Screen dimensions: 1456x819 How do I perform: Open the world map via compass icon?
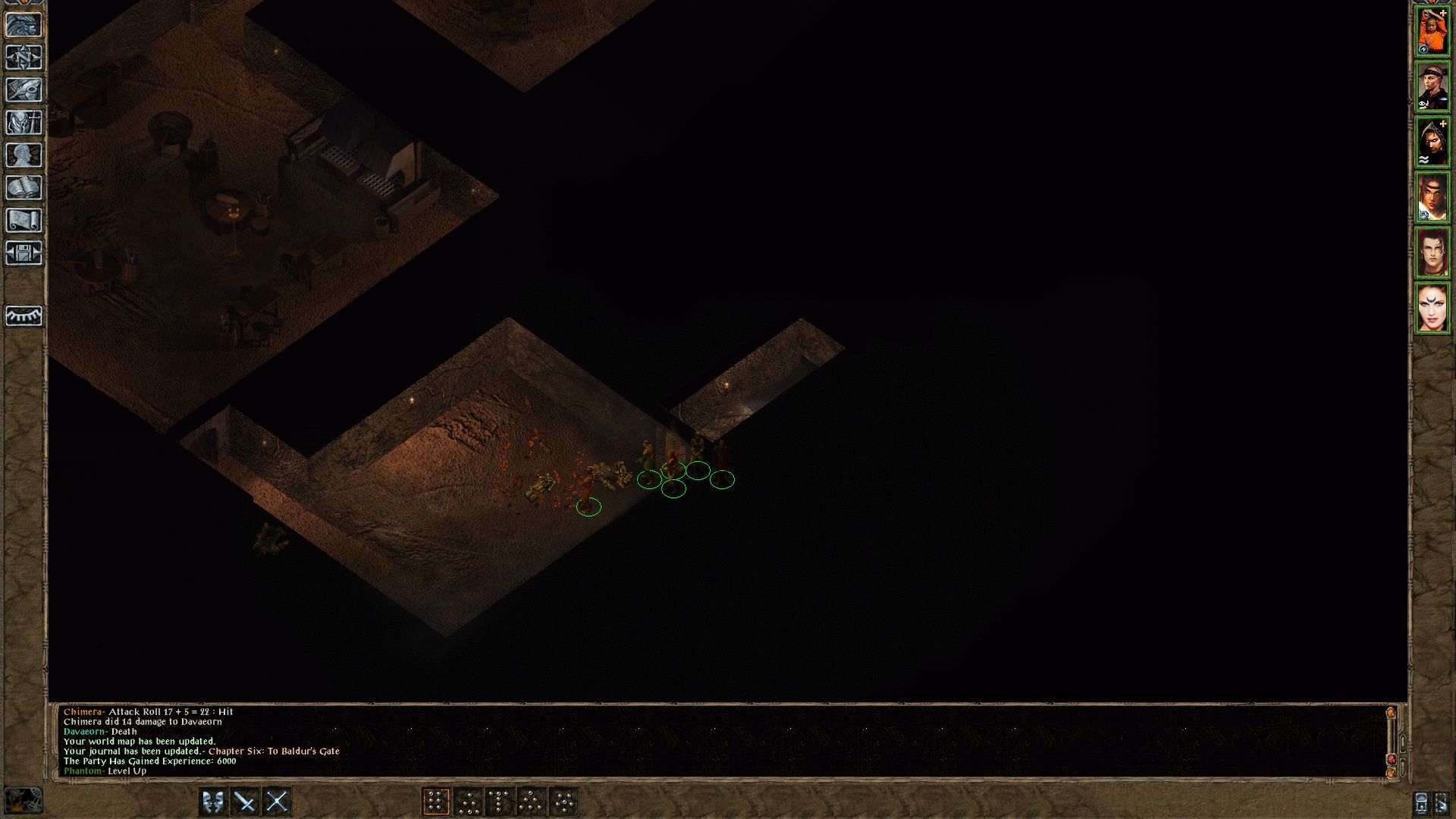click(25, 58)
